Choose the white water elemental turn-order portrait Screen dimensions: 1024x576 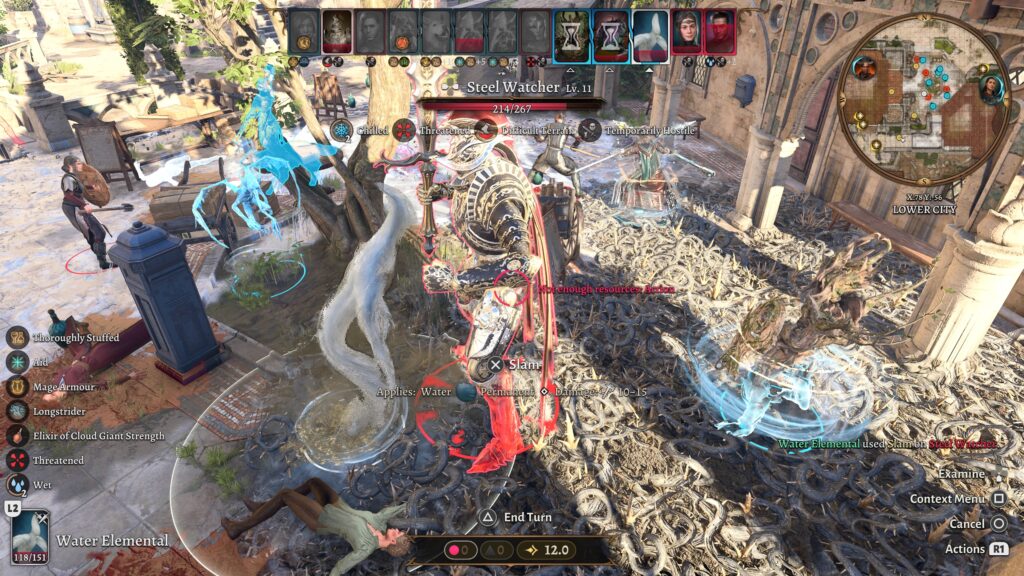click(x=650, y=31)
